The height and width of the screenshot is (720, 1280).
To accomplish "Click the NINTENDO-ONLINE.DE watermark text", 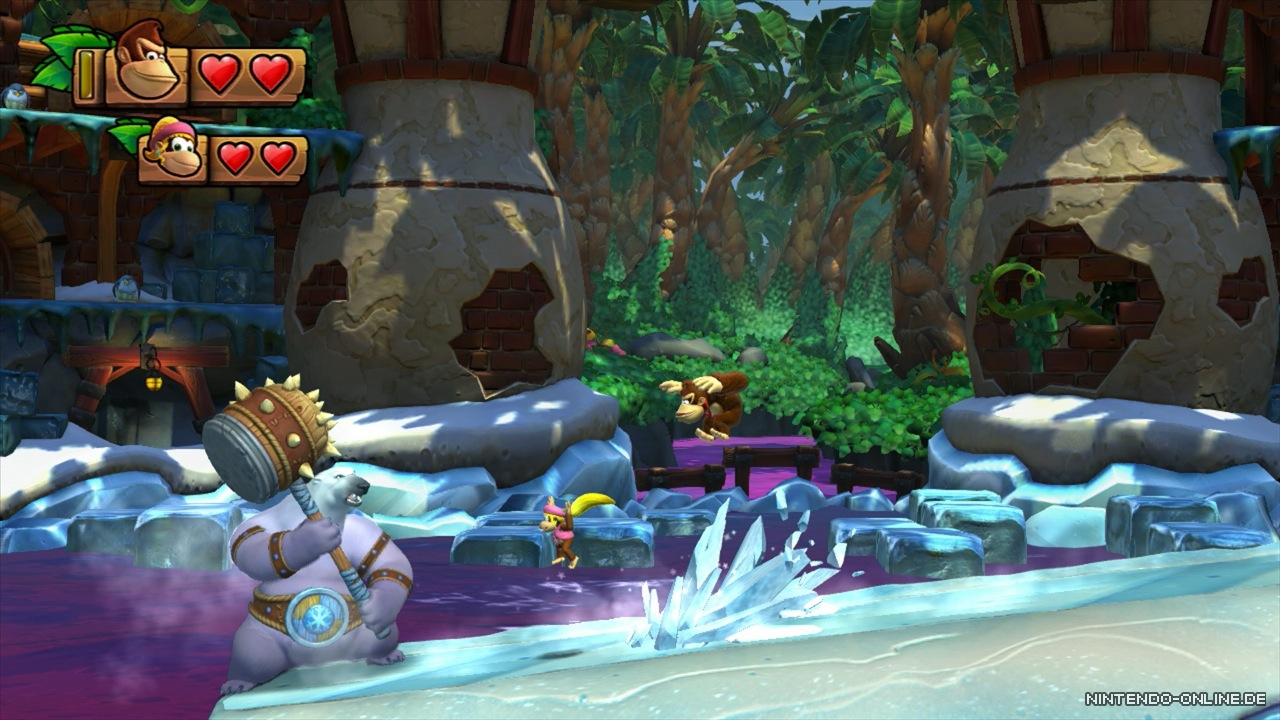I will (1178, 699).
